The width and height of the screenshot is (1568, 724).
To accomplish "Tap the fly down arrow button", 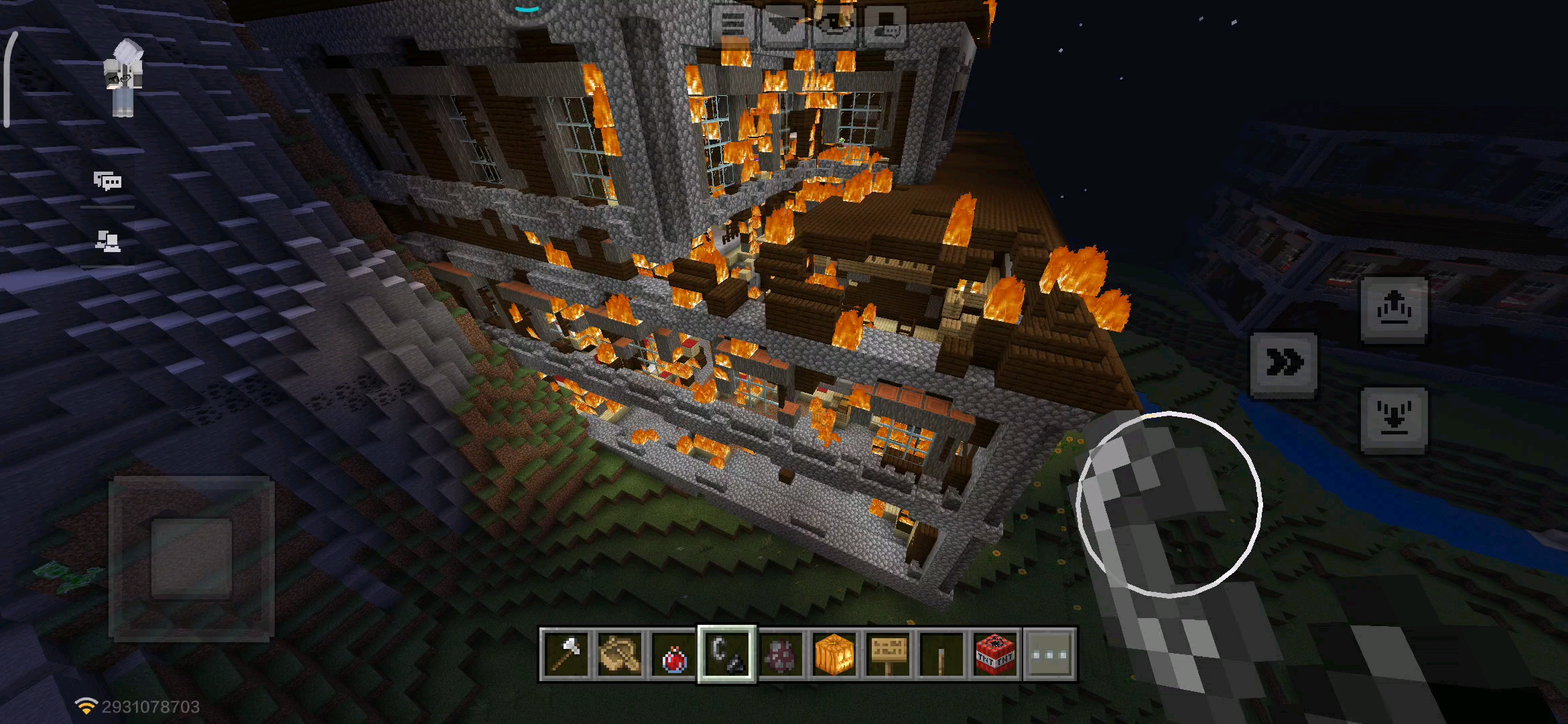I will tap(1394, 420).
